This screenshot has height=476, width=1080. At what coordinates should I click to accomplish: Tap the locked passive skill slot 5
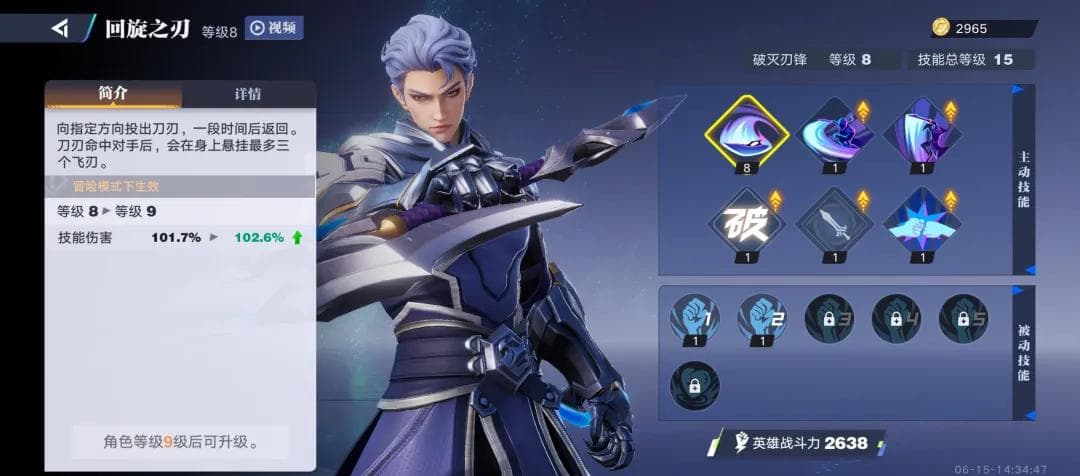[x=963, y=318]
